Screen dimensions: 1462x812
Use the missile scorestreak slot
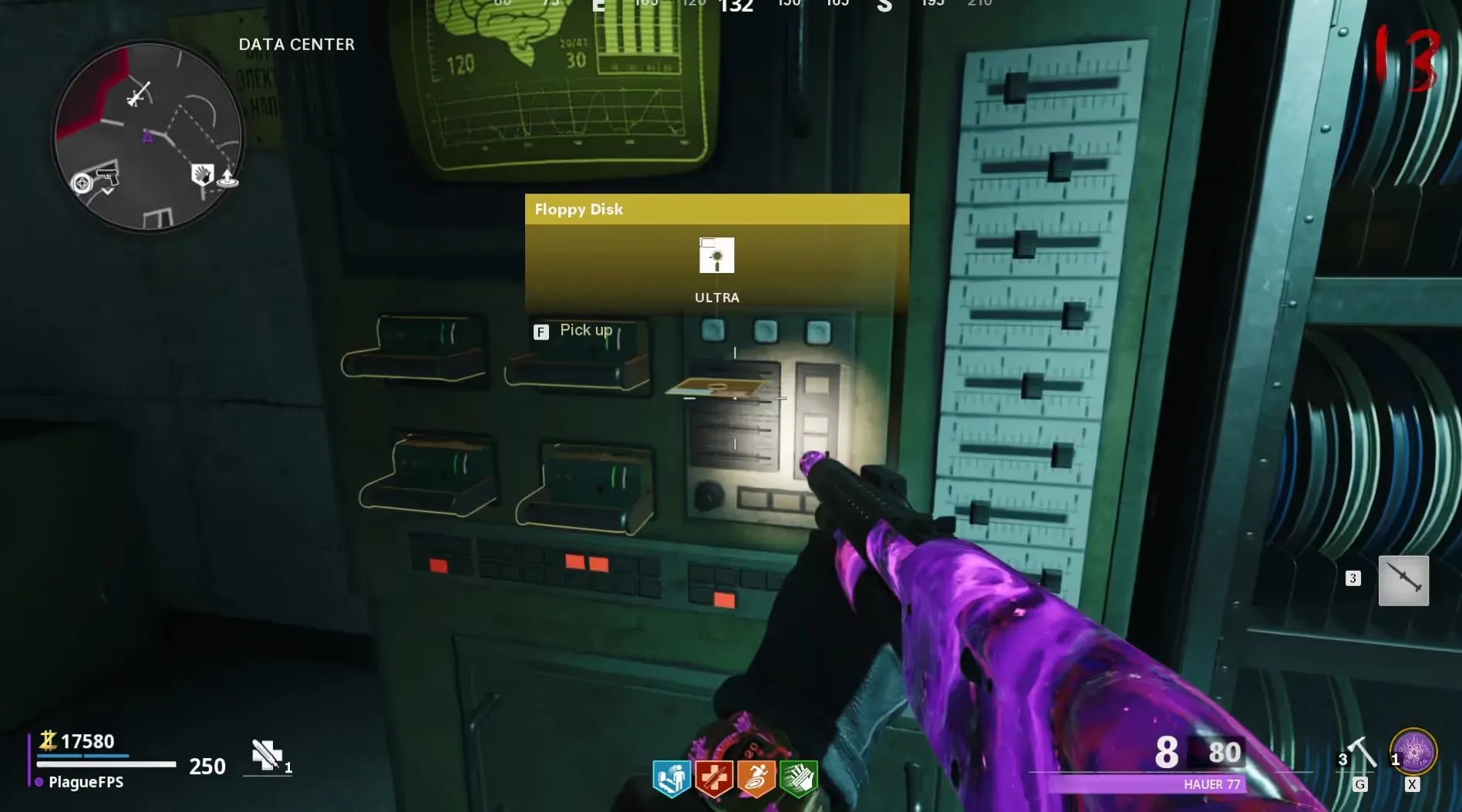click(x=1403, y=580)
